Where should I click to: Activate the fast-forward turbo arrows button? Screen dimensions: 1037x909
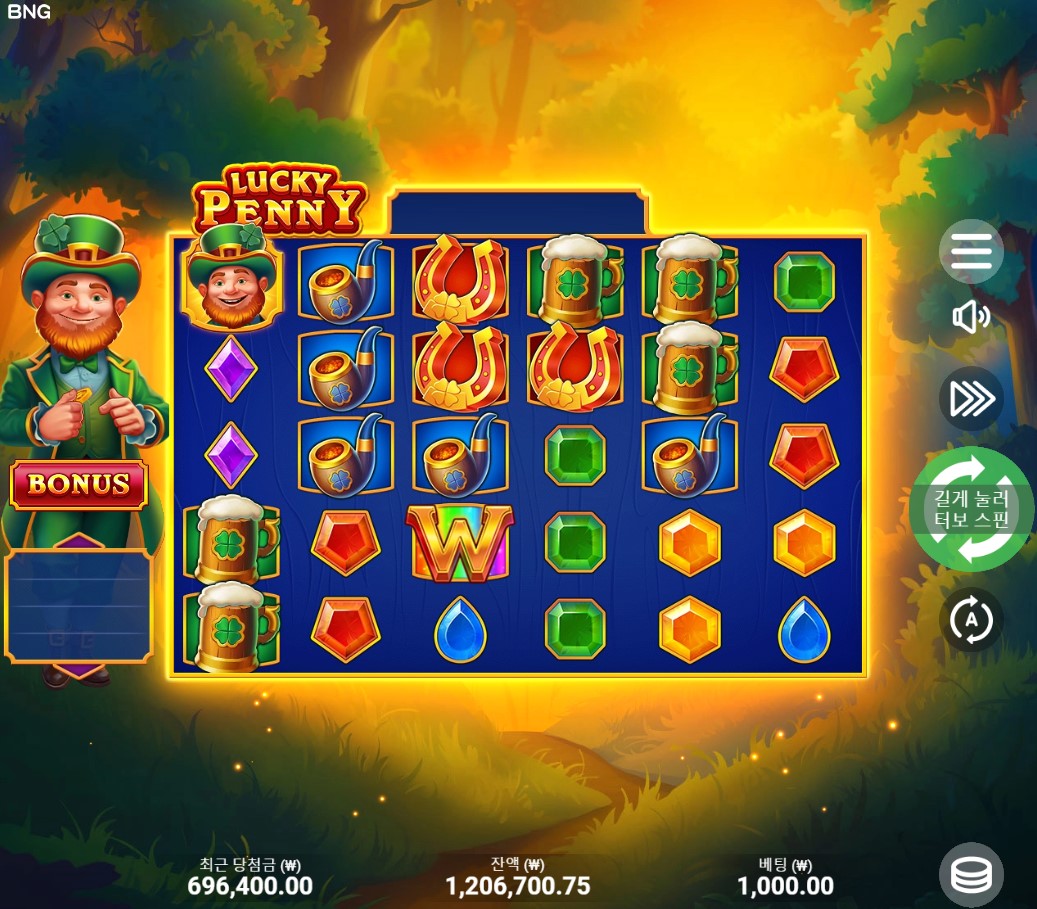point(971,399)
